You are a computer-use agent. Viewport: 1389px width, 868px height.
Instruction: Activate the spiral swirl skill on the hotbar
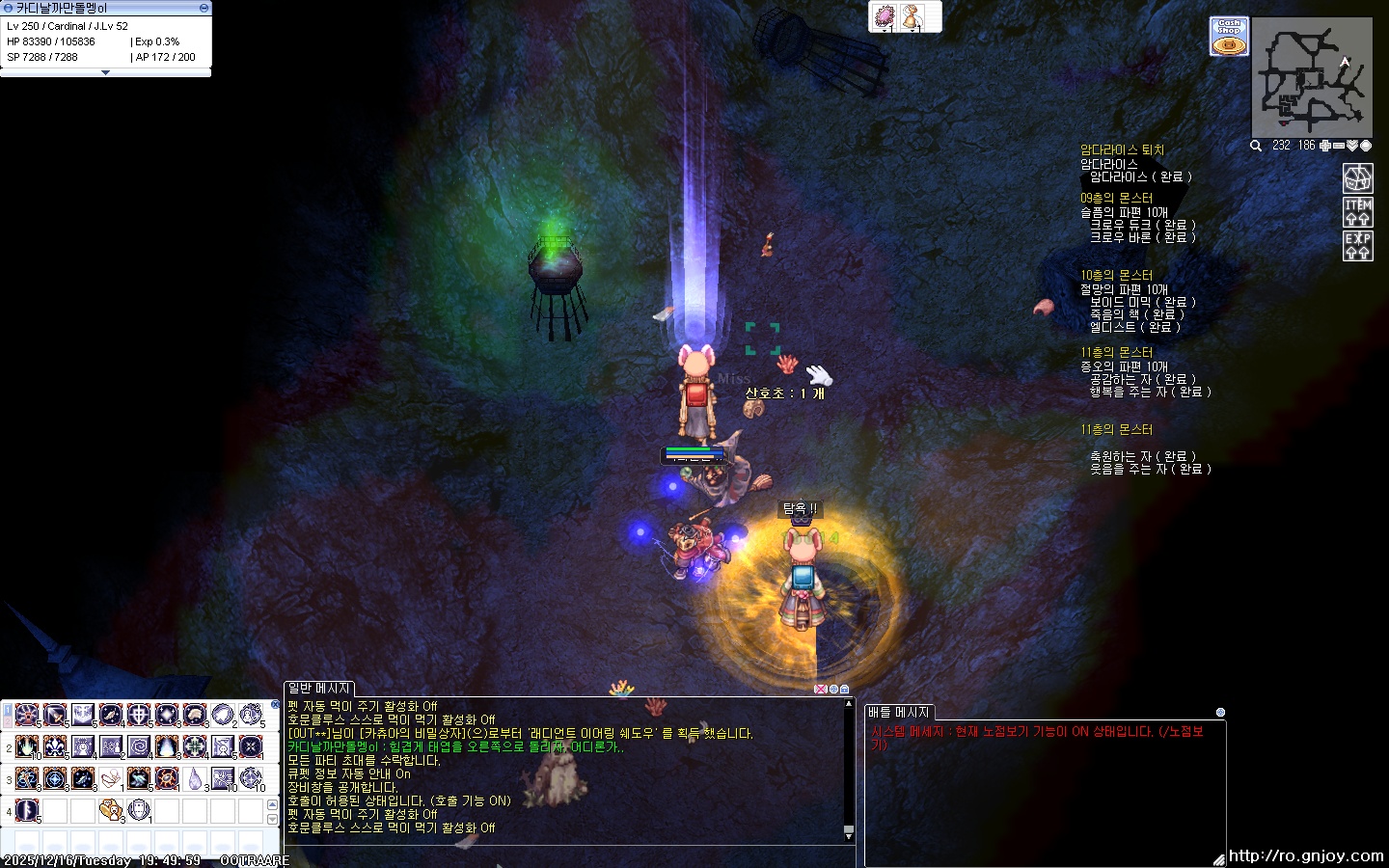pos(139,746)
